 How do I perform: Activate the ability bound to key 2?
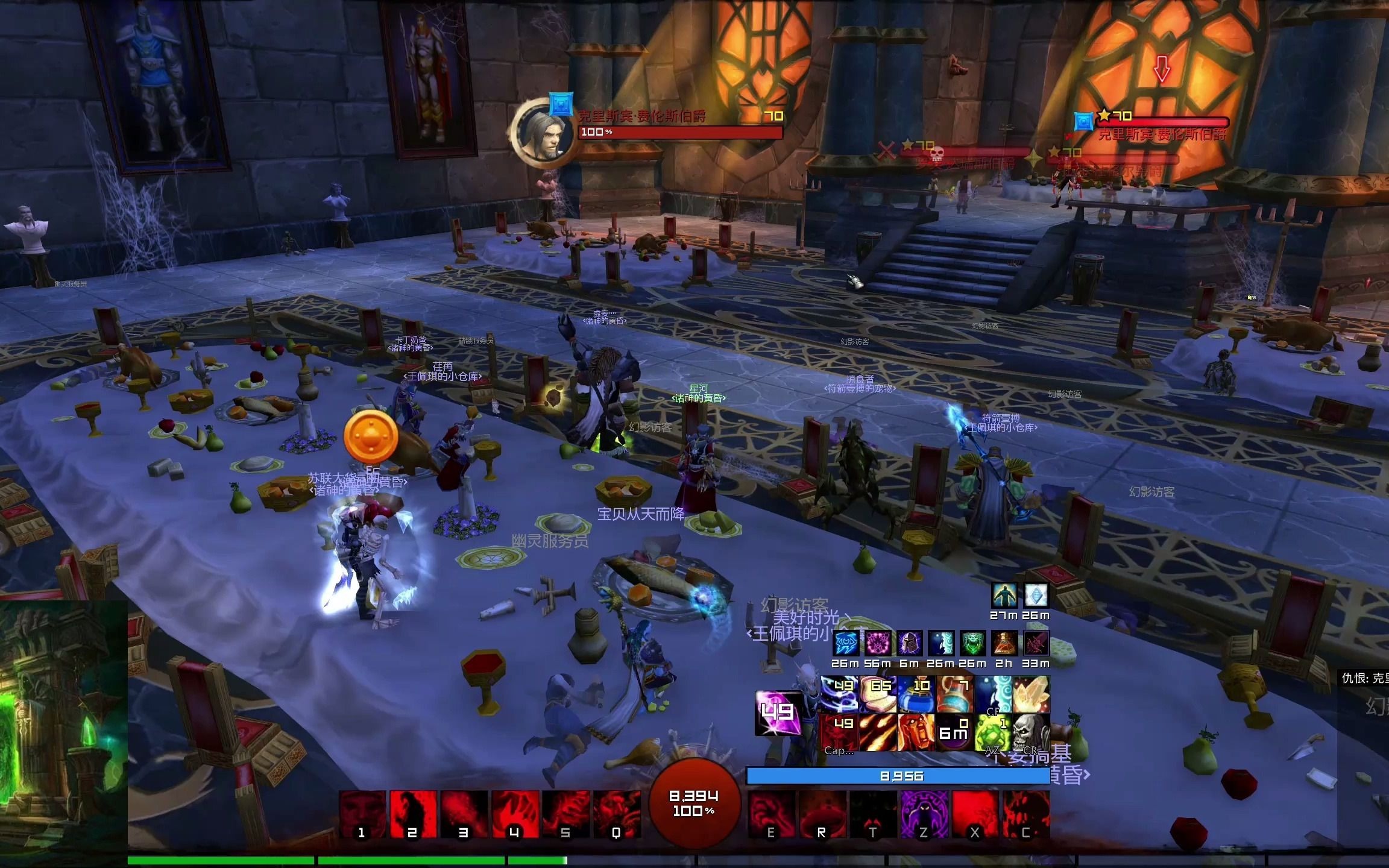click(412, 814)
